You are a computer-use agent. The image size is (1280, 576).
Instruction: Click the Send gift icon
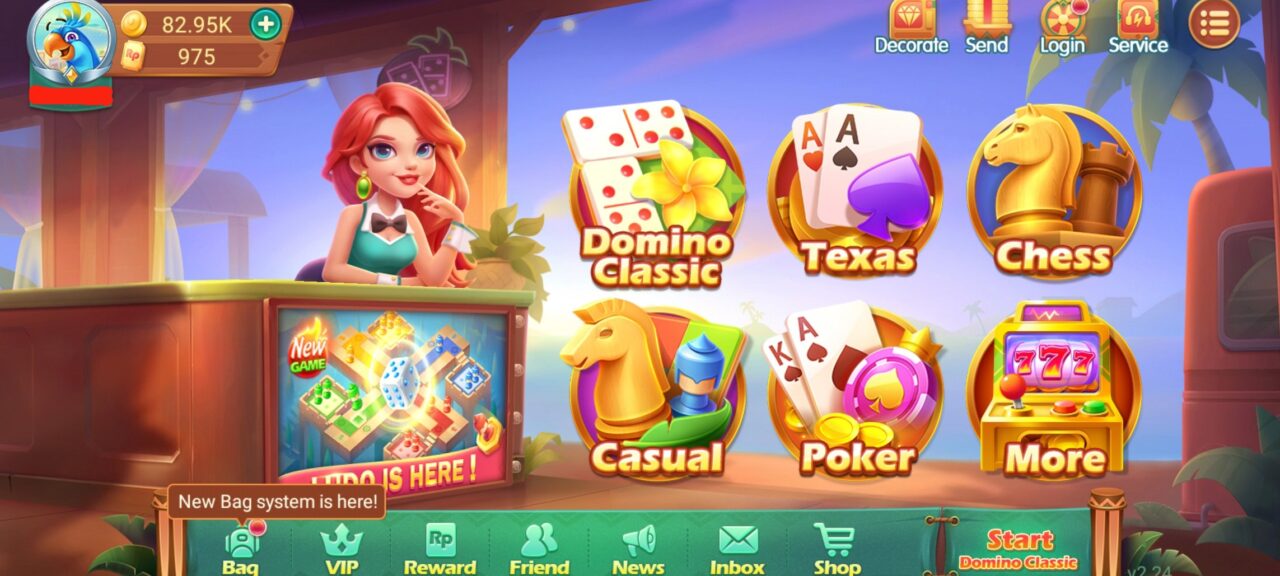pos(986,27)
